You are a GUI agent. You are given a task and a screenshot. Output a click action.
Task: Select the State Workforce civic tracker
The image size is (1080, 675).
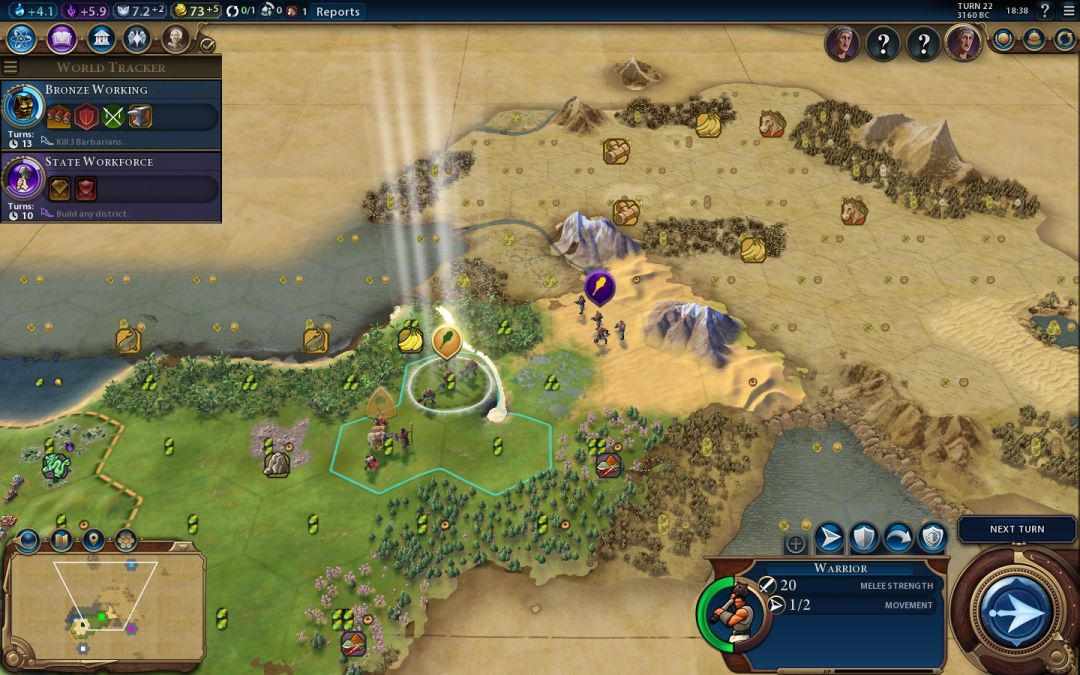110,186
